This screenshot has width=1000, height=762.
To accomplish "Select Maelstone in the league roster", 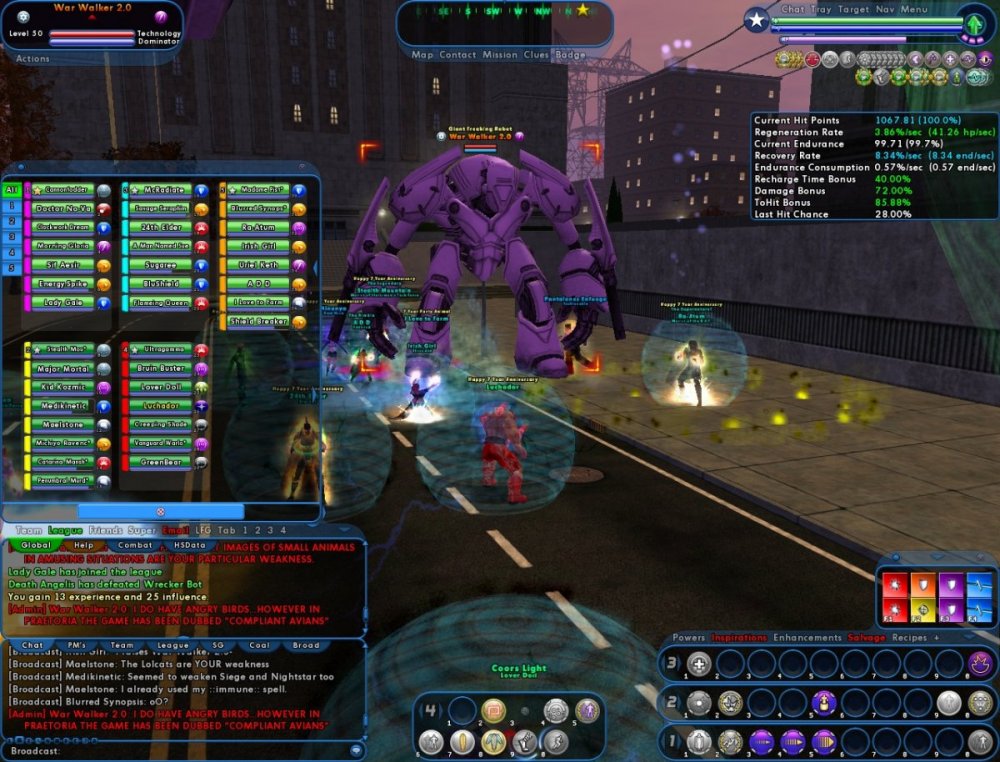I will [x=62, y=425].
